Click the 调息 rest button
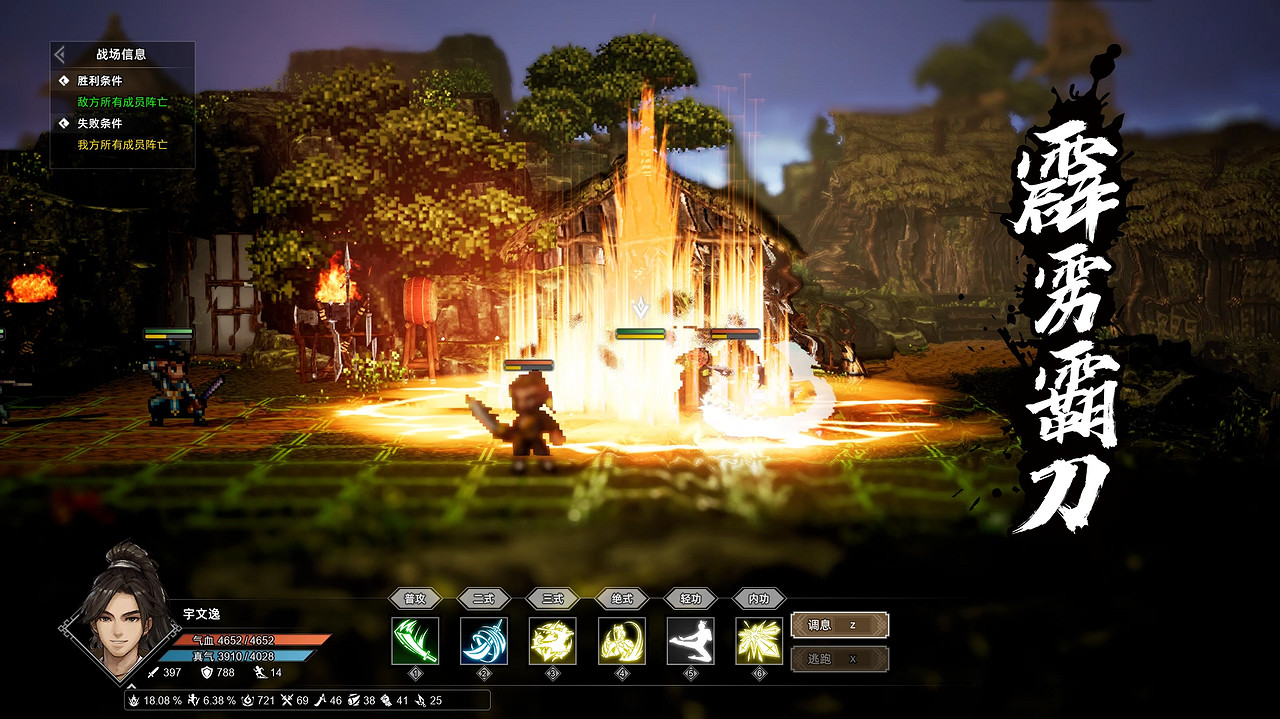 click(839, 625)
